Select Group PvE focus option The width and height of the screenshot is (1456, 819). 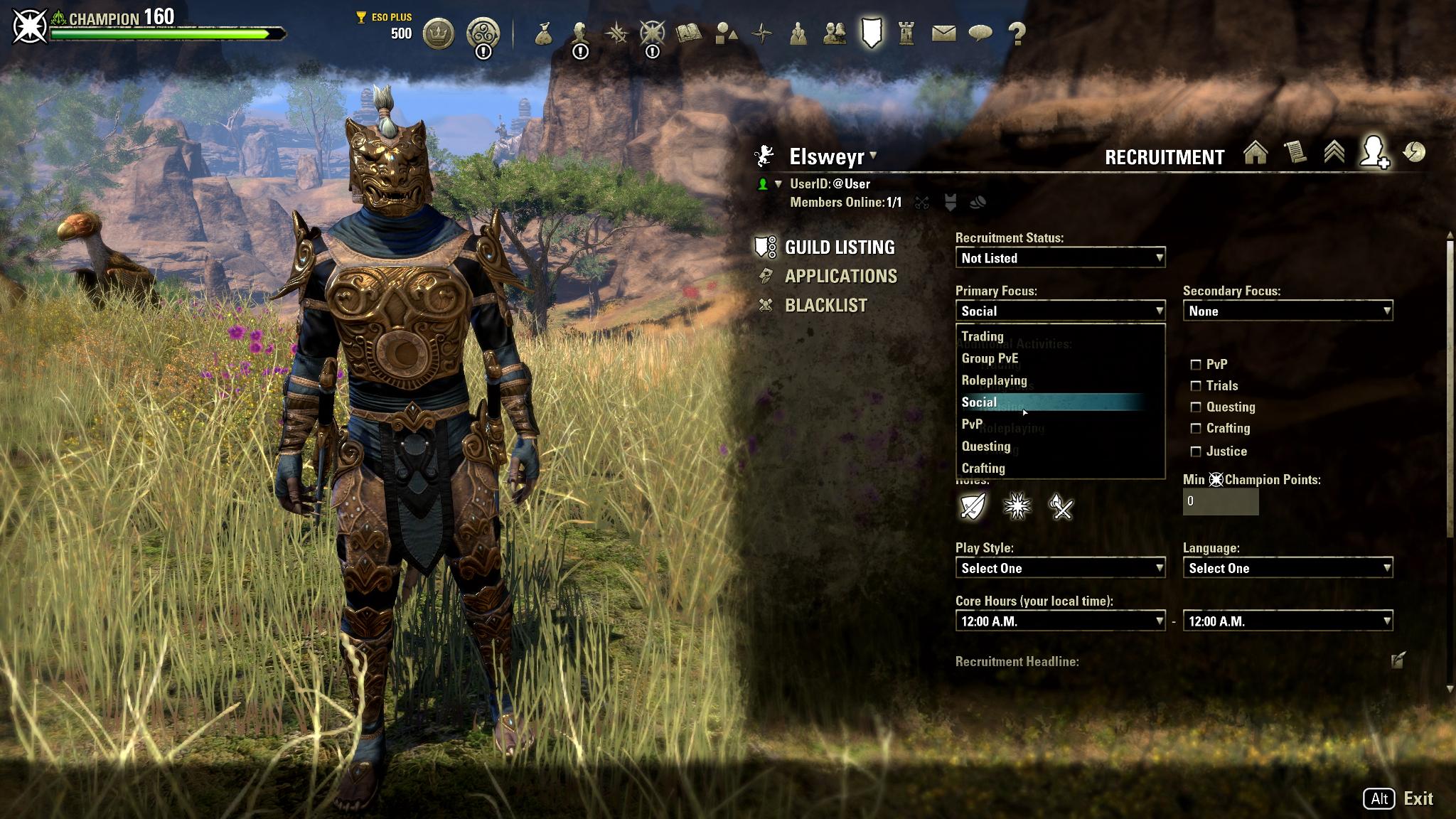(990, 358)
